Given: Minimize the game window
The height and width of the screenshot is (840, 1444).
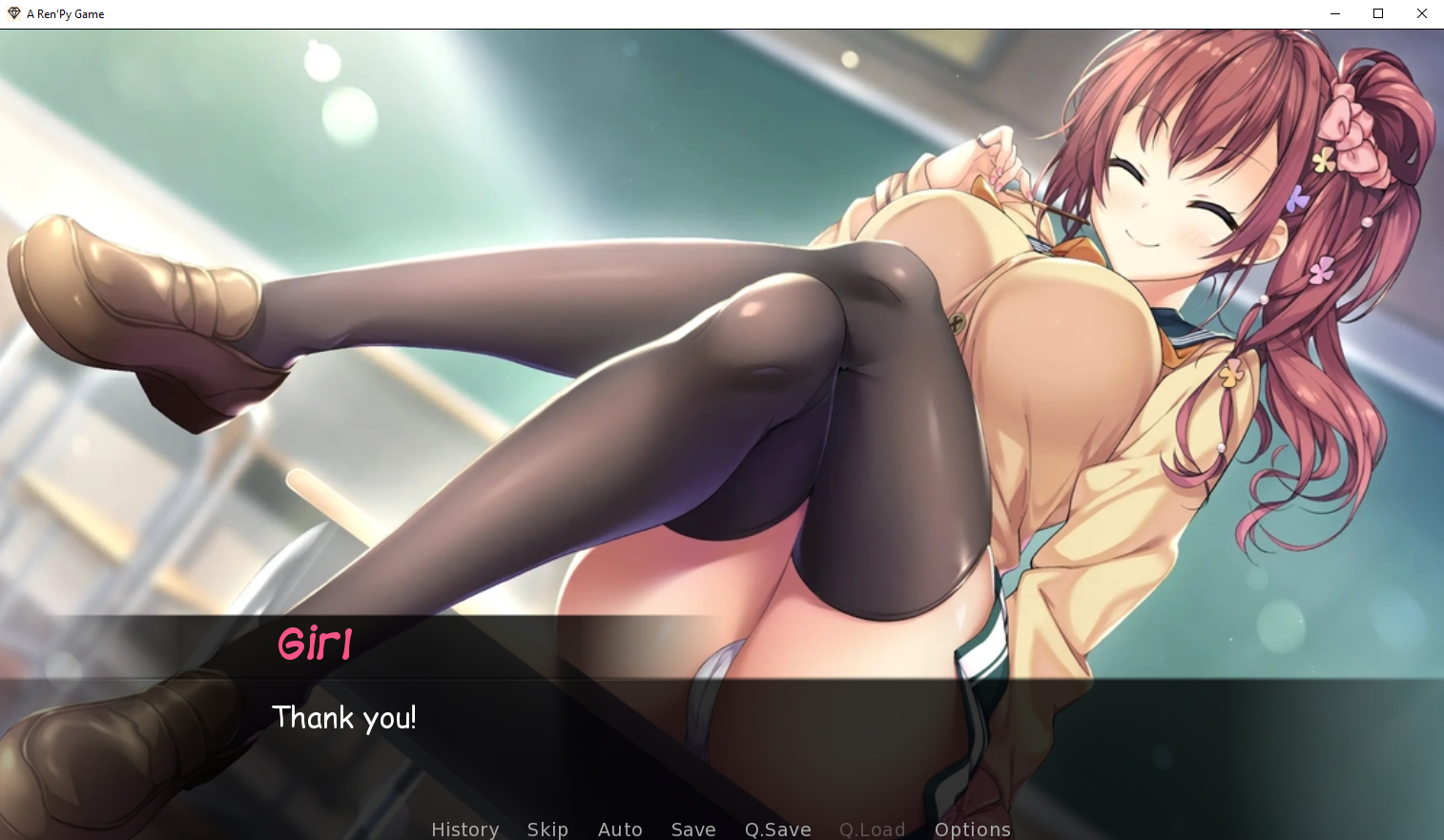Looking at the screenshot, I should pos(1335,13).
